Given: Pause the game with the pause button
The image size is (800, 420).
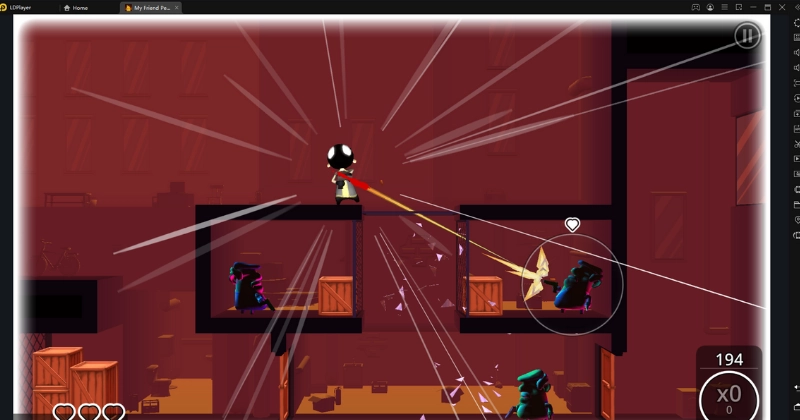Looking at the screenshot, I should pyautogui.click(x=746, y=37).
